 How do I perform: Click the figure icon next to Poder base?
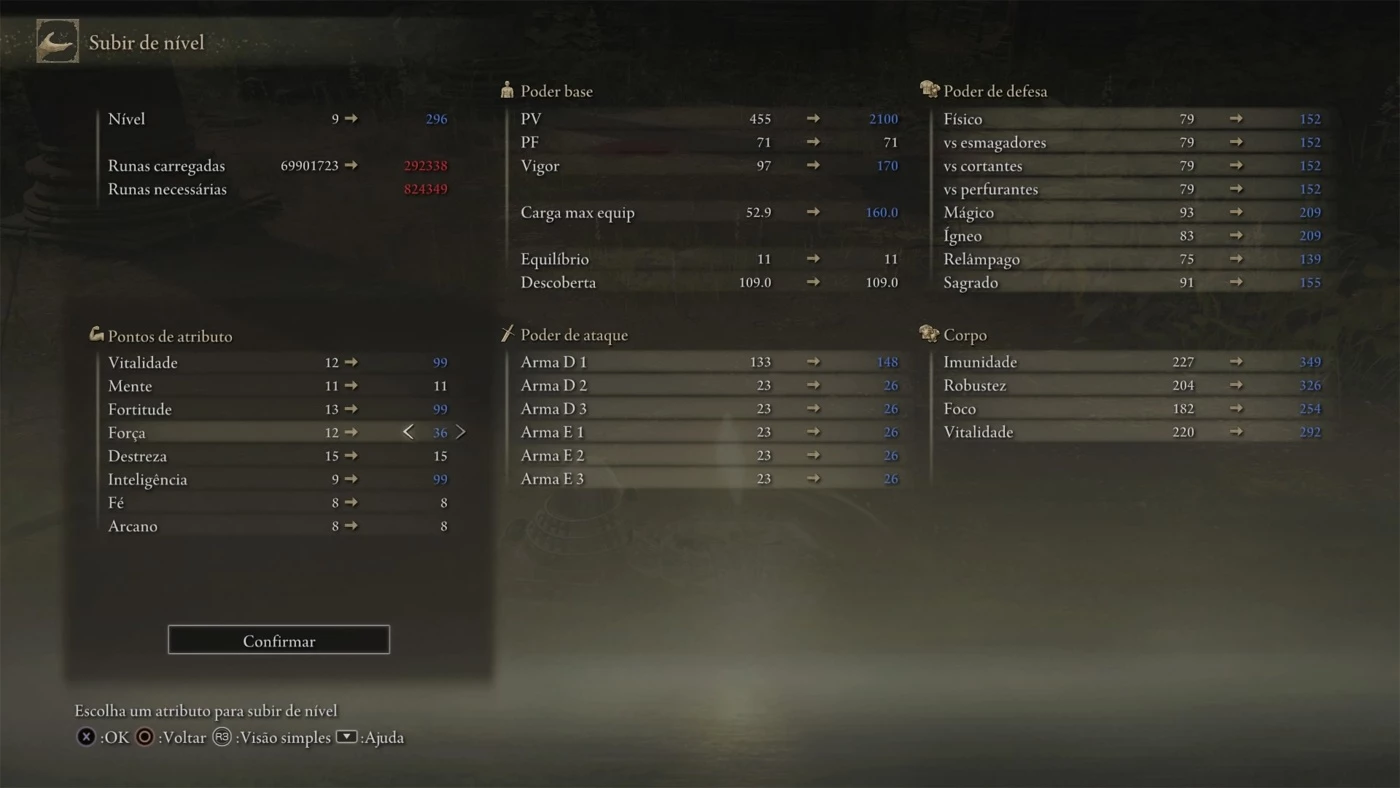(506, 90)
